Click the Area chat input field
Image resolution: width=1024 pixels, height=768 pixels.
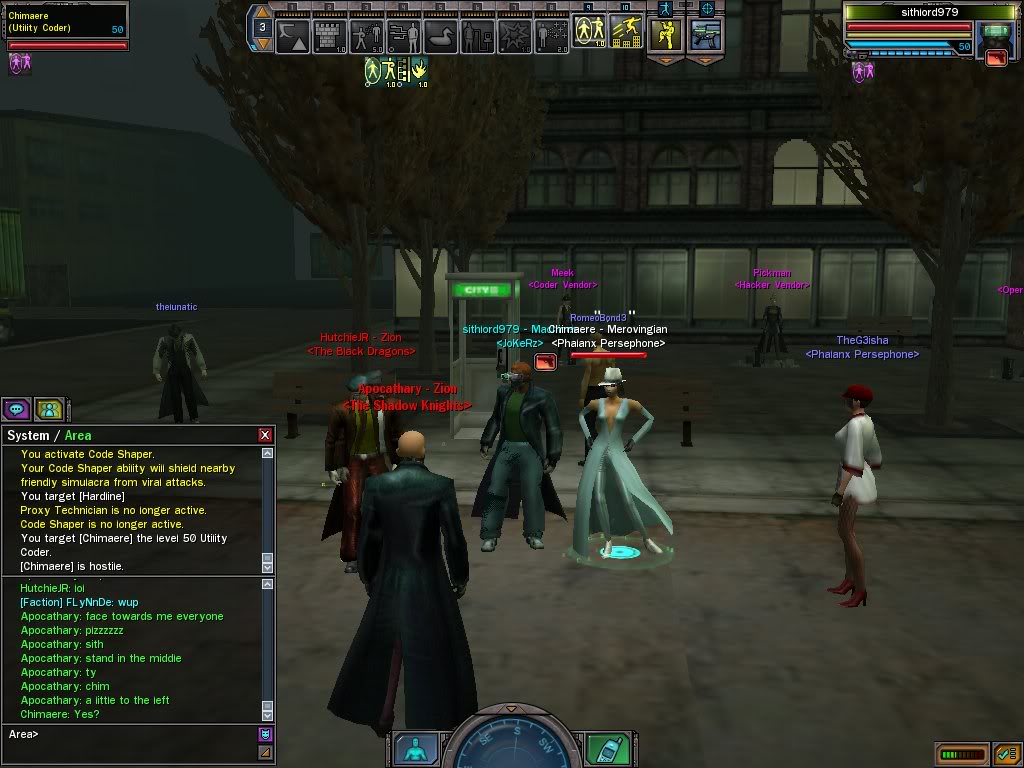(130, 735)
